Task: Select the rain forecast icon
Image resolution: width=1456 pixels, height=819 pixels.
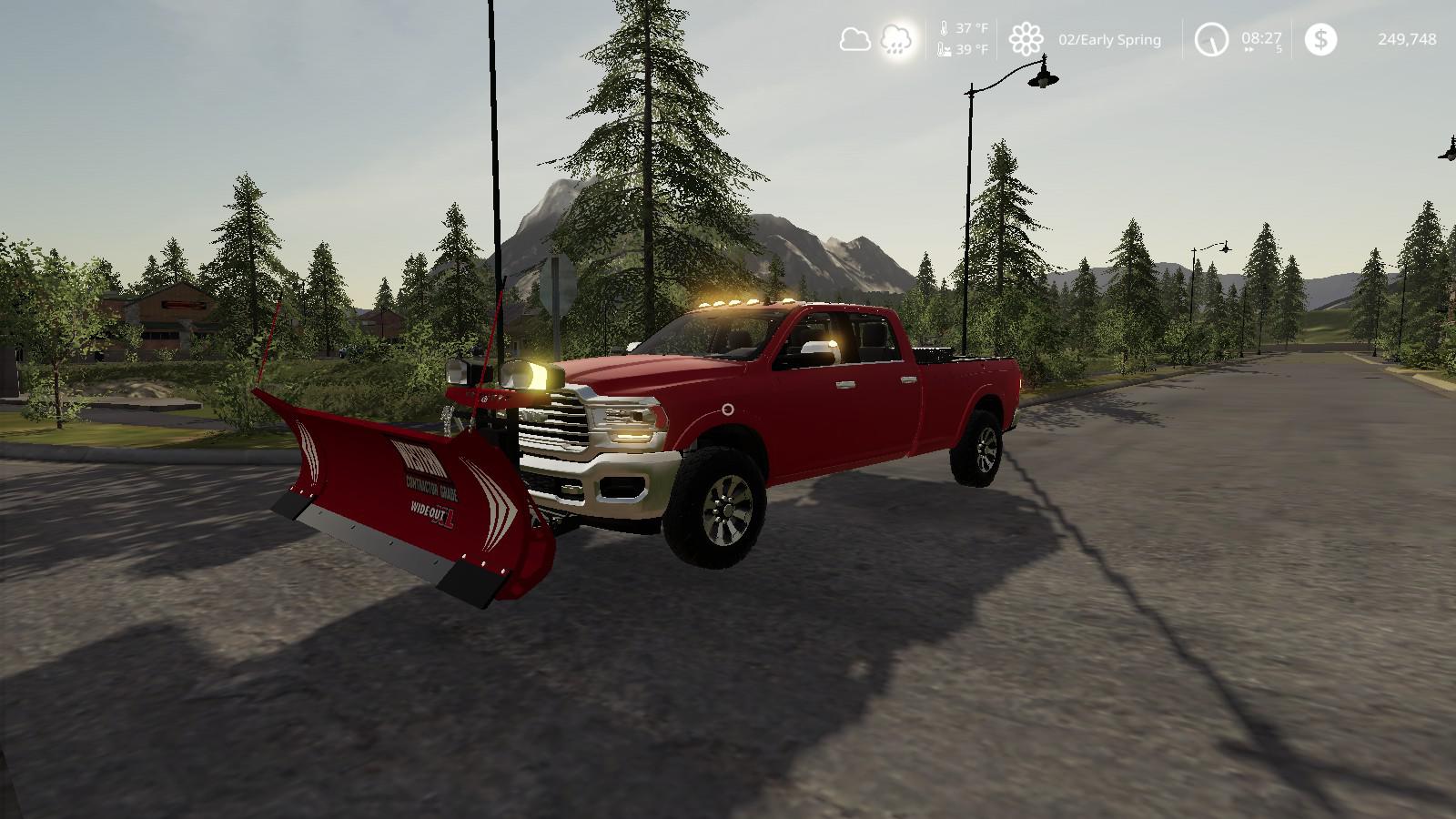Action: pyautogui.click(x=897, y=40)
